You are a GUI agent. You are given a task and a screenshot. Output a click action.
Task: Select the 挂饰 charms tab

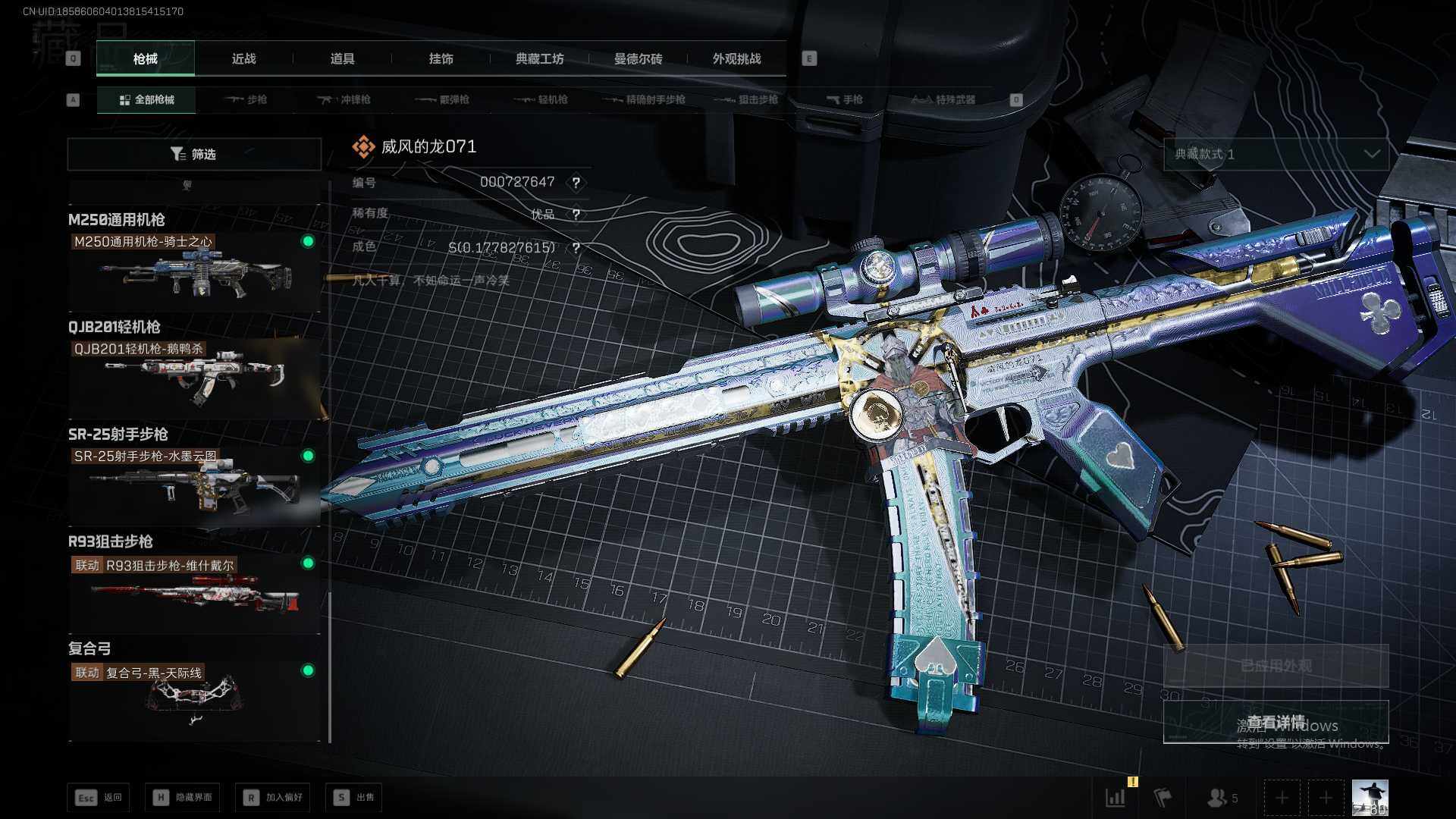point(441,58)
